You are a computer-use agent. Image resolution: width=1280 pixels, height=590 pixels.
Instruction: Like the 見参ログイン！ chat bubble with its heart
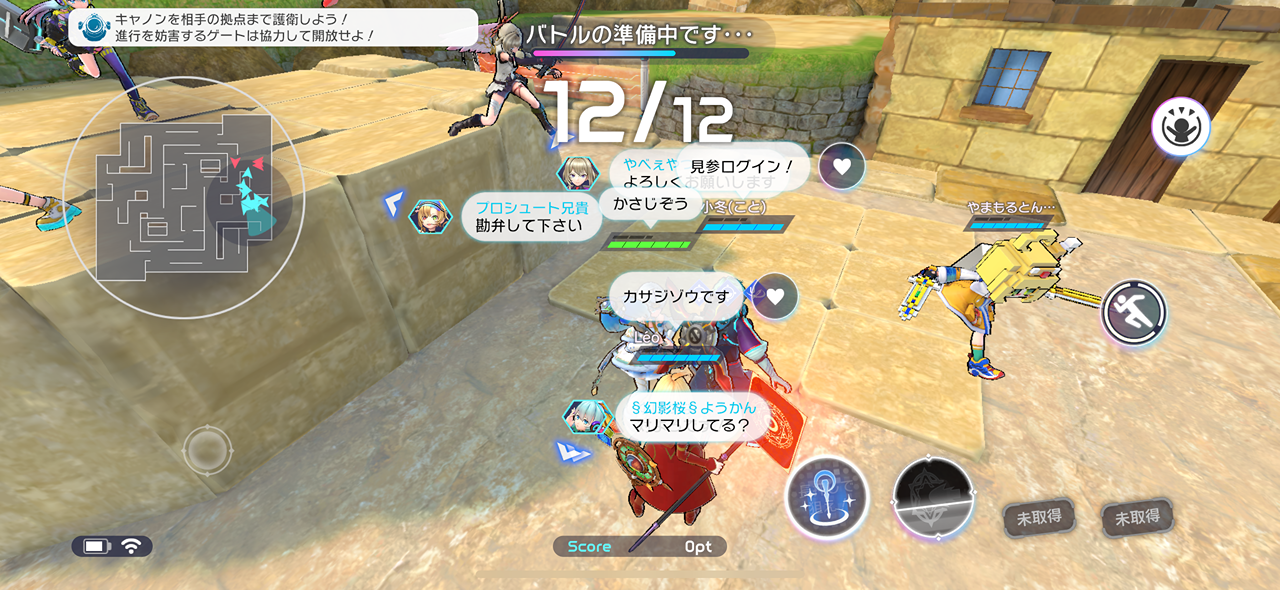(842, 167)
